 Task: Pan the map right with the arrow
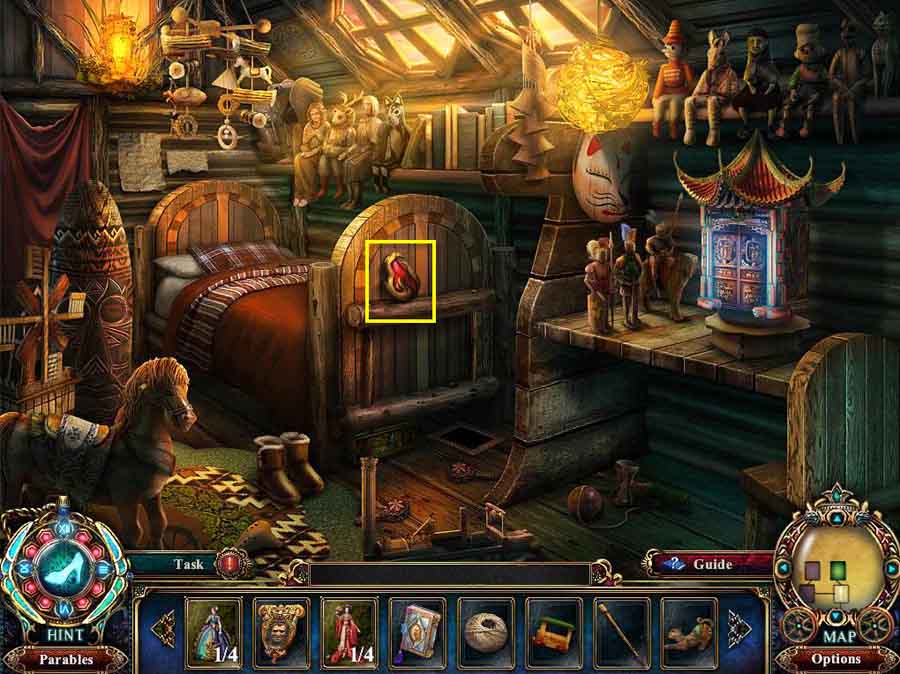click(x=890, y=568)
